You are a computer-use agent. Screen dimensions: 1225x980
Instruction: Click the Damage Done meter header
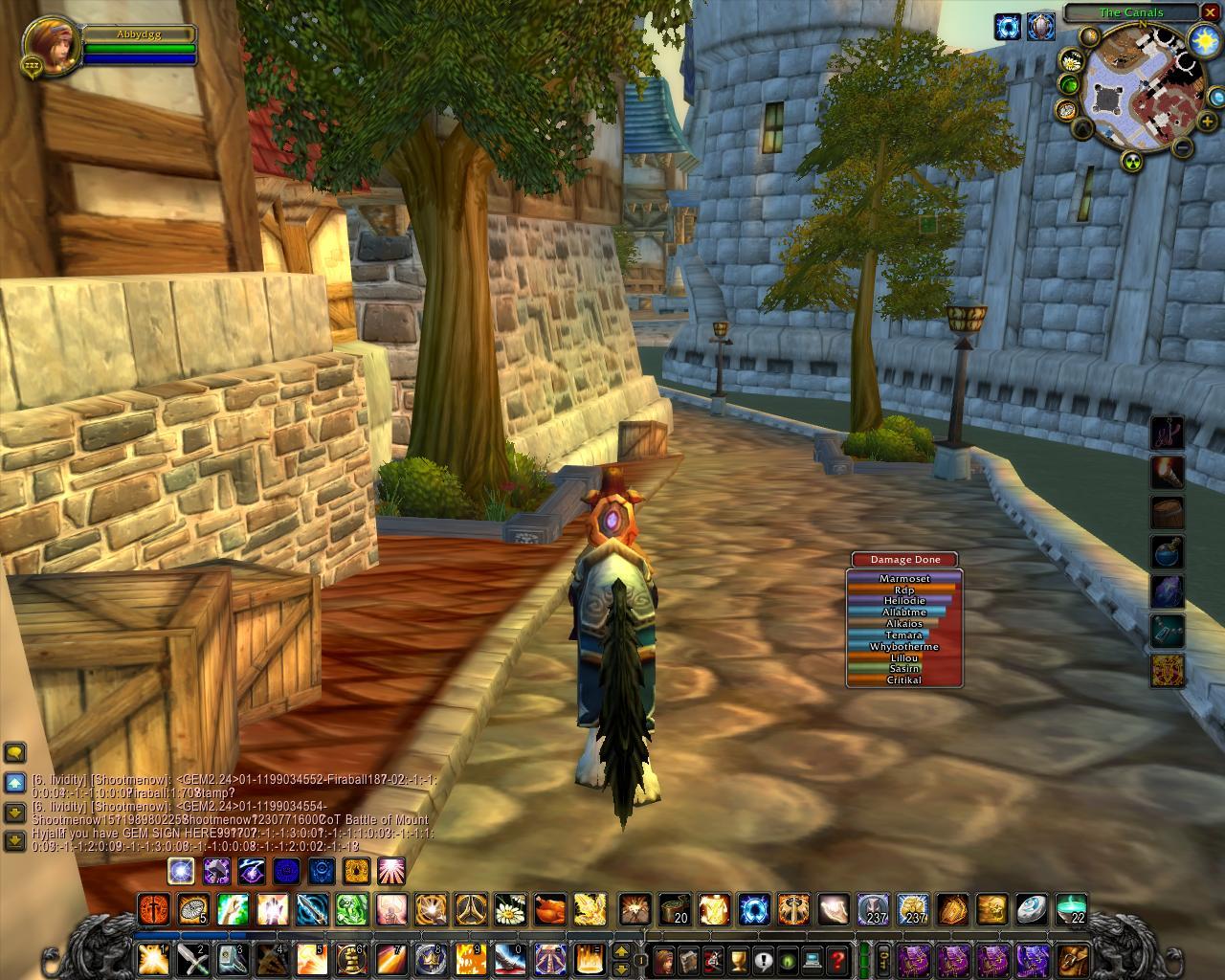pyautogui.click(x=904, y=560)
